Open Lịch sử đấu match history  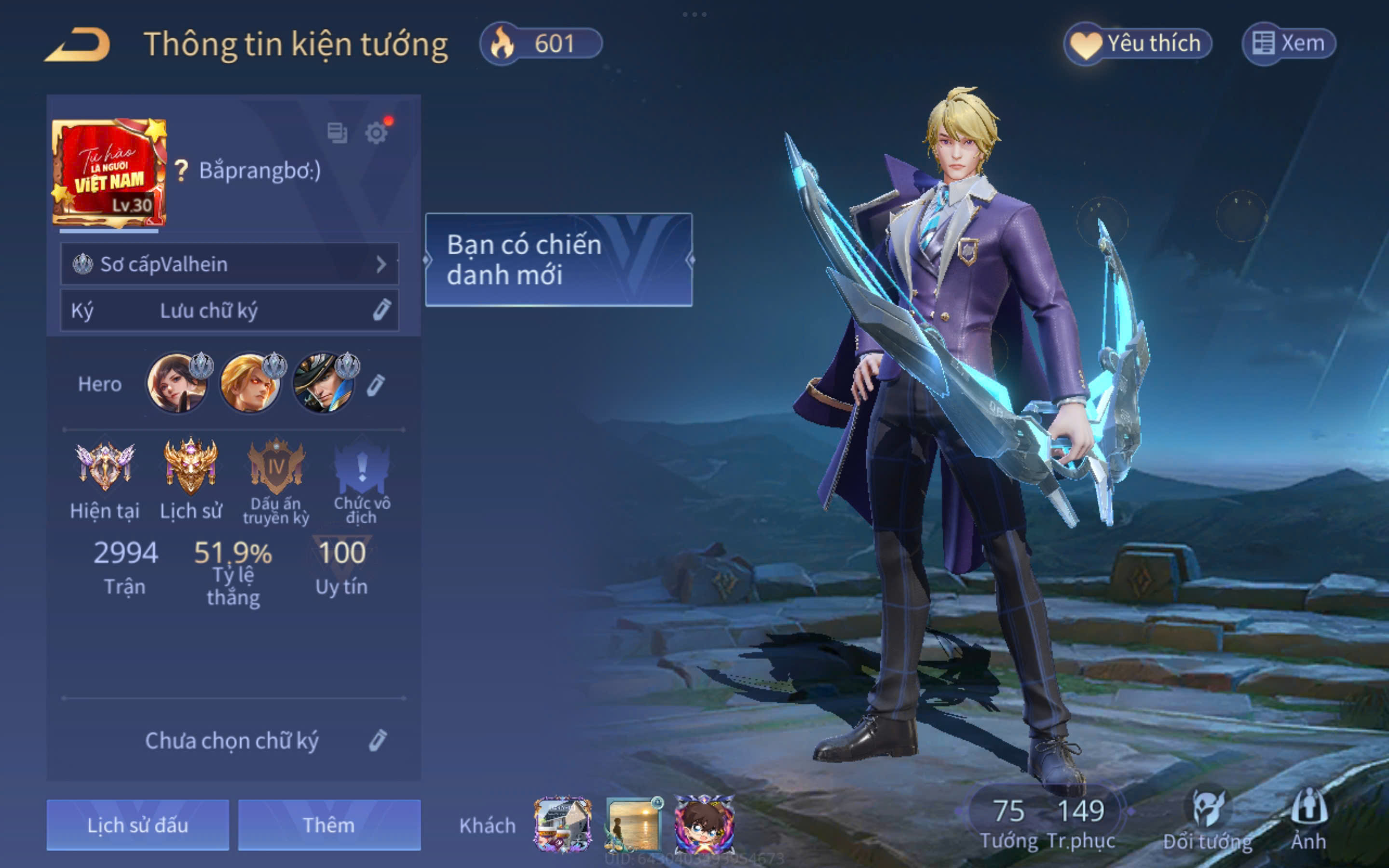pyautogui.click(x=138, y=825)
